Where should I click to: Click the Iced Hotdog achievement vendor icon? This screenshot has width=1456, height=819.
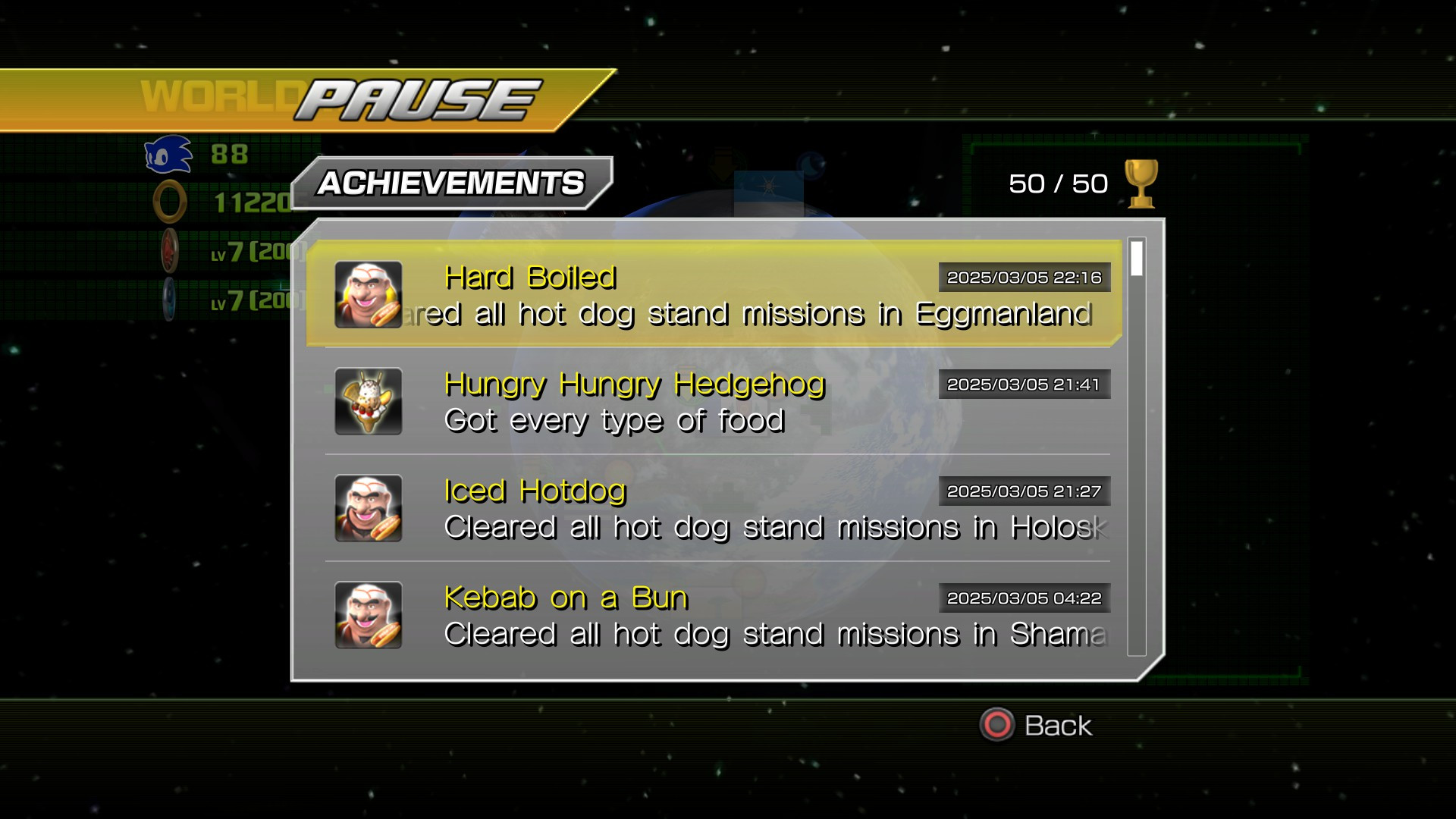(368, 508)
